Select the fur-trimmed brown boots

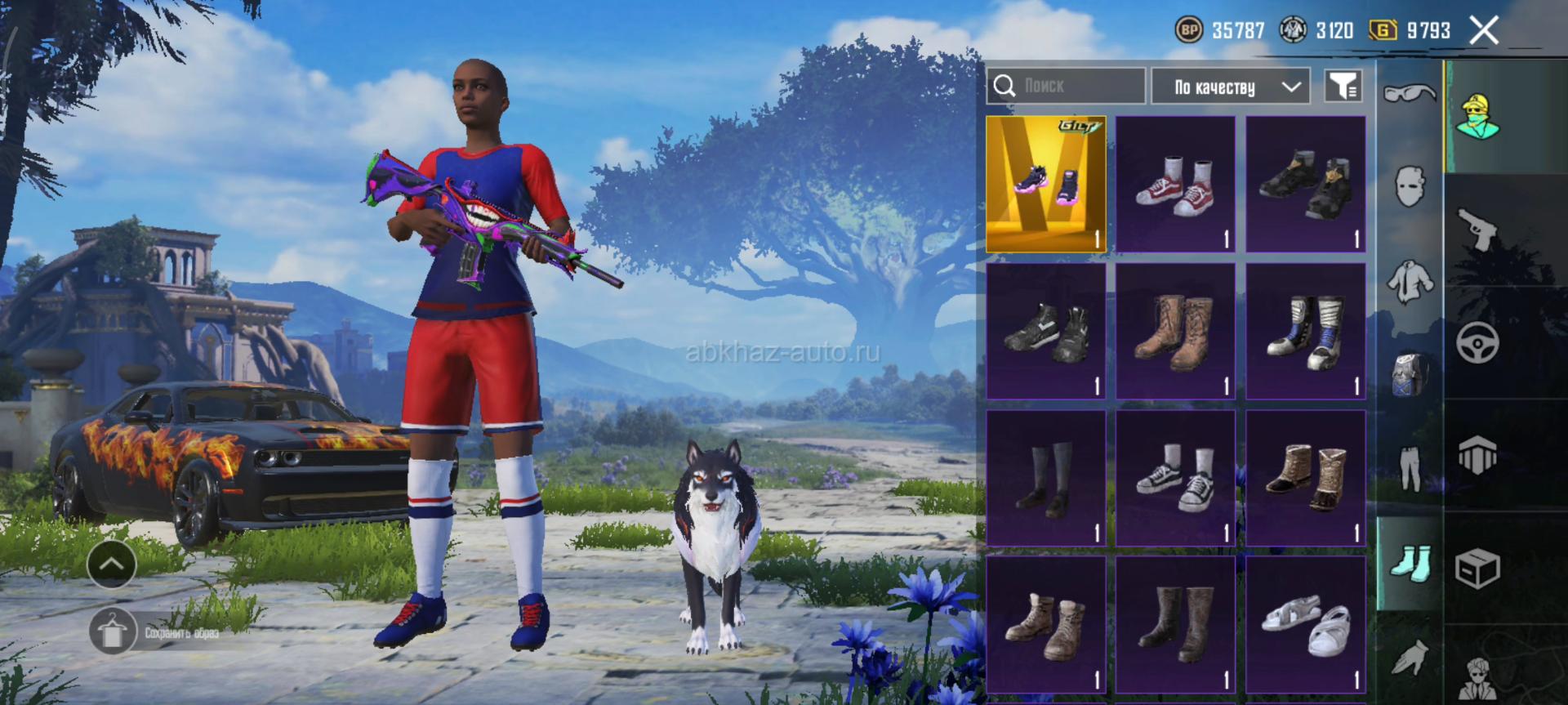click(x=1305, y=478)
